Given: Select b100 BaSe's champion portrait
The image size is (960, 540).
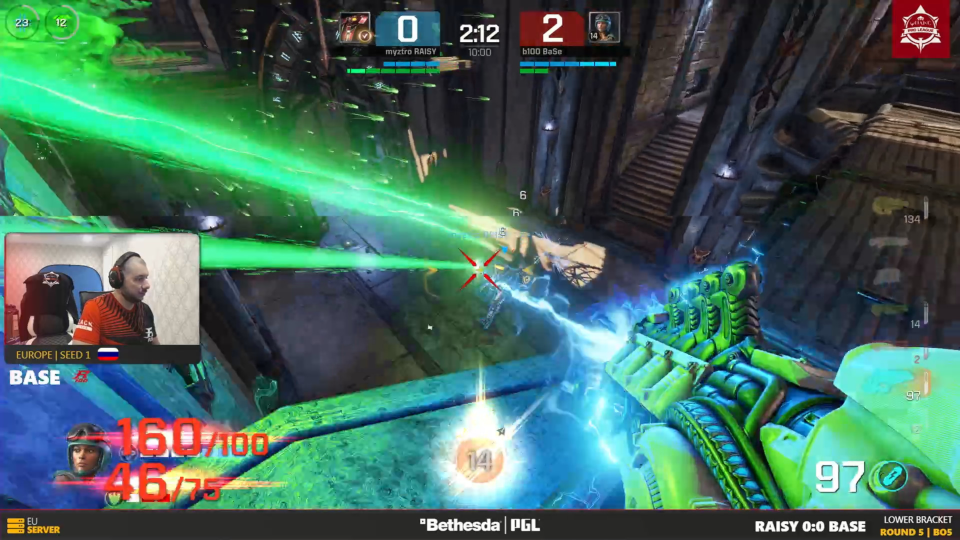Looking at the screenshot, I should pos(603,27).
